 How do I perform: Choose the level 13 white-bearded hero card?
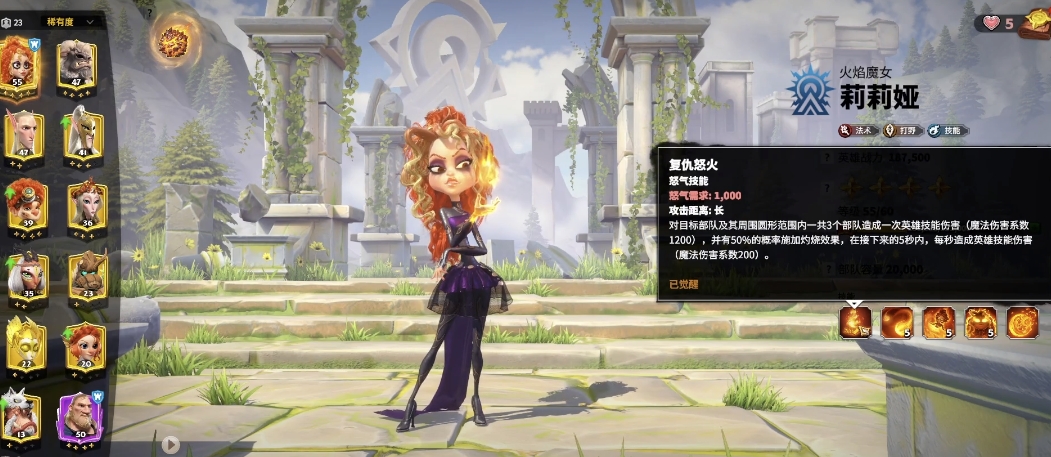coord(19,415)
